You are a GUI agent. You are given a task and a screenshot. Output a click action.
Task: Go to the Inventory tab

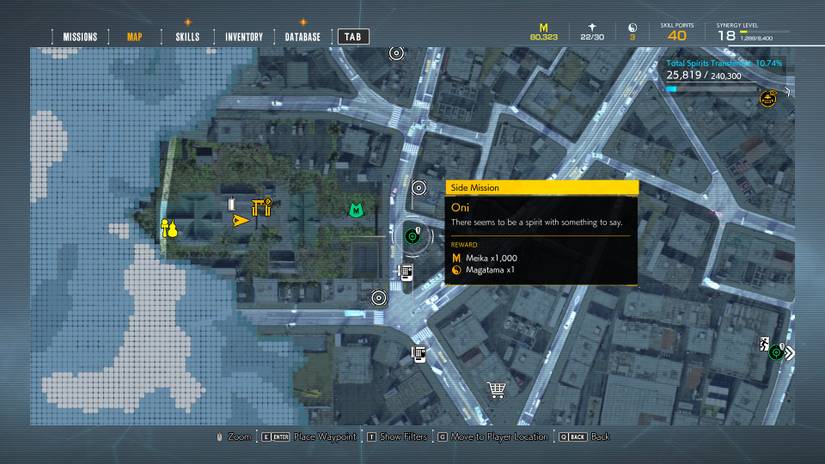click(244, 37)
